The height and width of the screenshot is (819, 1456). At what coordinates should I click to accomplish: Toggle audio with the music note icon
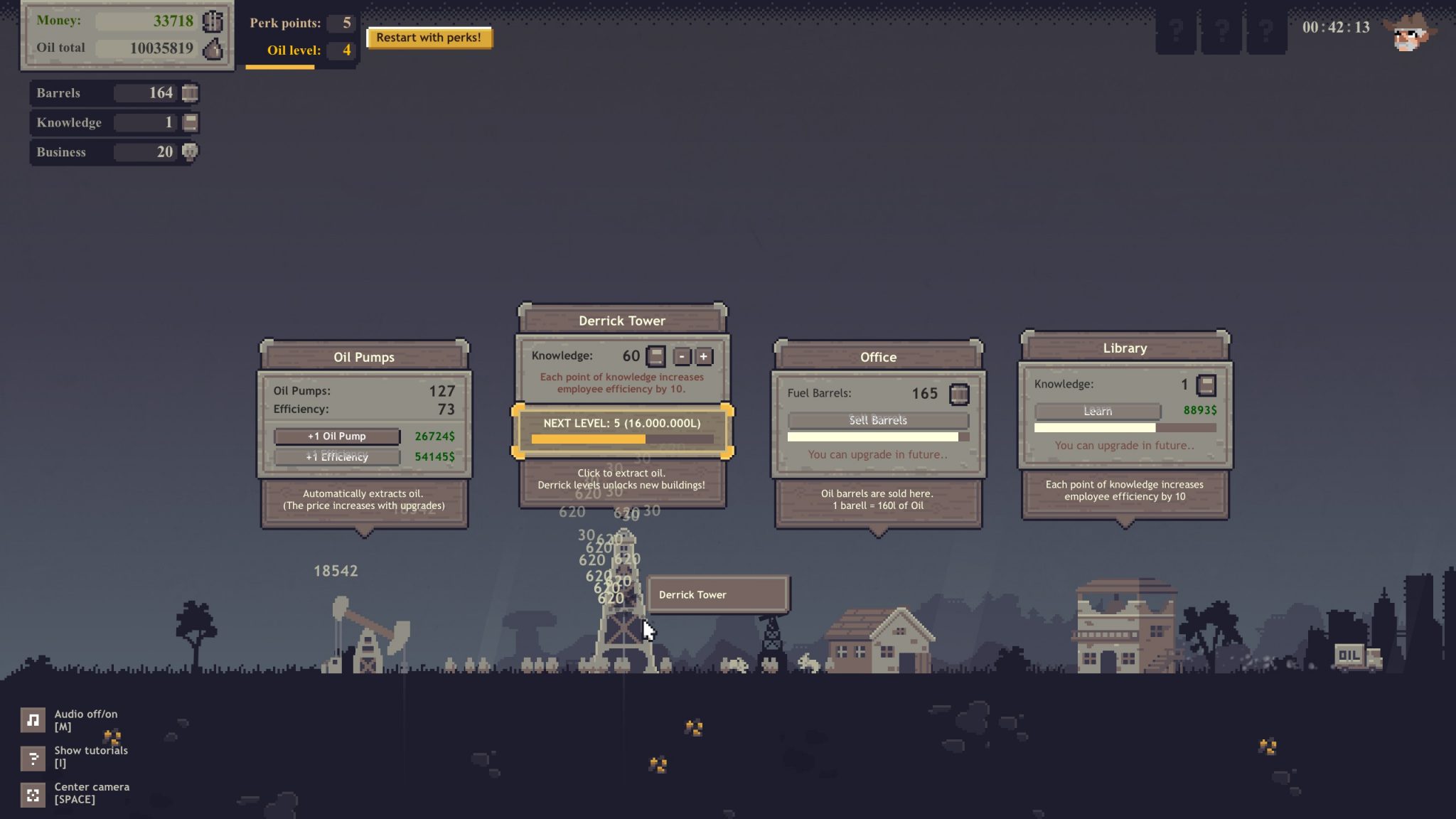coord(33,720)
